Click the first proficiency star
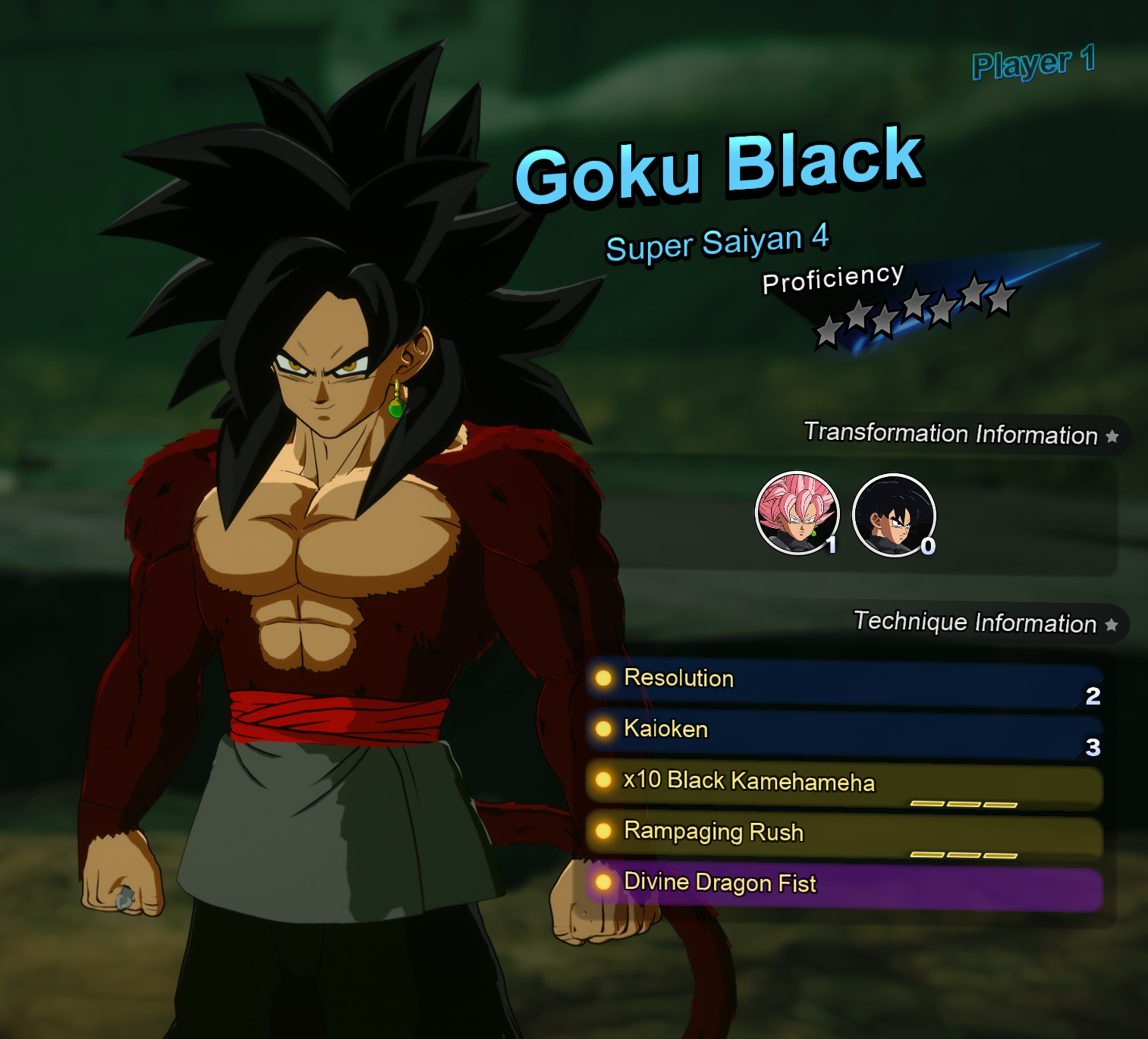 [x=827, y=332]
